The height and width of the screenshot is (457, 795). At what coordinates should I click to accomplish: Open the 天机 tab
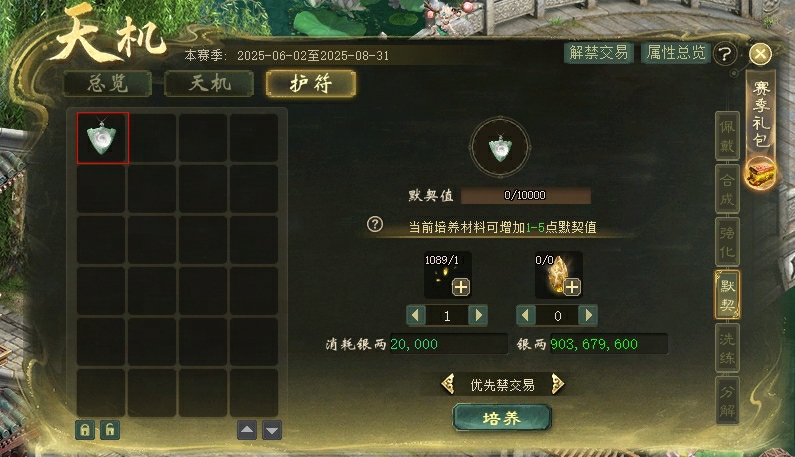point(209,83)
